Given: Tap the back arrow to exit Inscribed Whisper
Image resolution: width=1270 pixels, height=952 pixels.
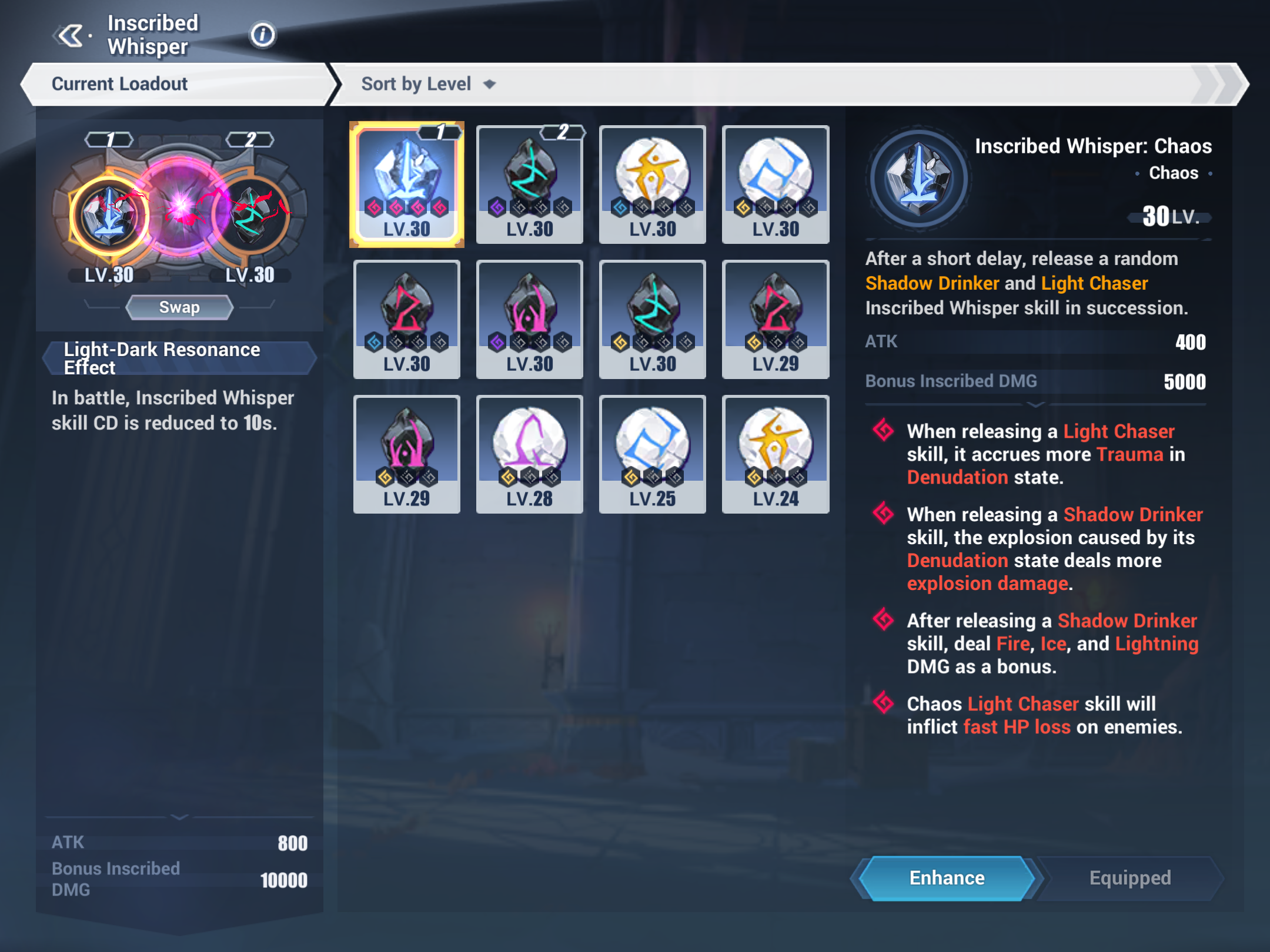Looking at the screenshot, I should (70, 35).
